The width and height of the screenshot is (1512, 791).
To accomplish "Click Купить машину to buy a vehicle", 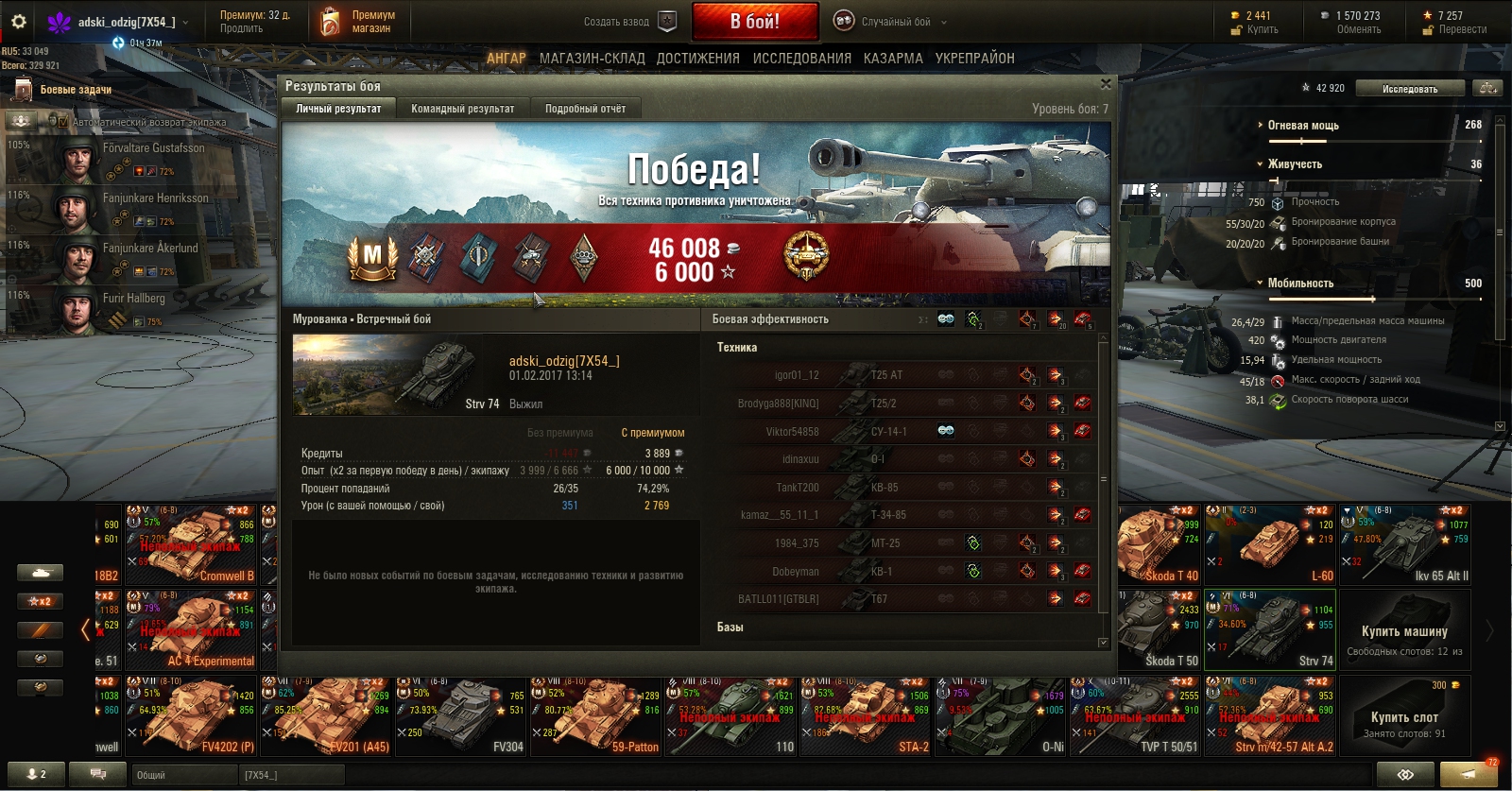I will (x=1404, y=630).
